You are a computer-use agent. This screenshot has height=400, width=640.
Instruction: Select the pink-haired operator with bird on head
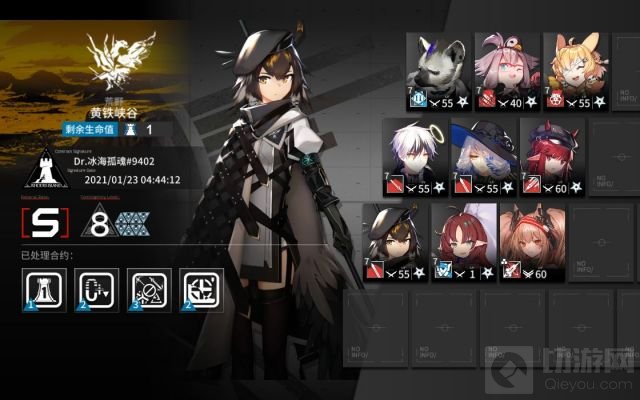coord(506,70)
